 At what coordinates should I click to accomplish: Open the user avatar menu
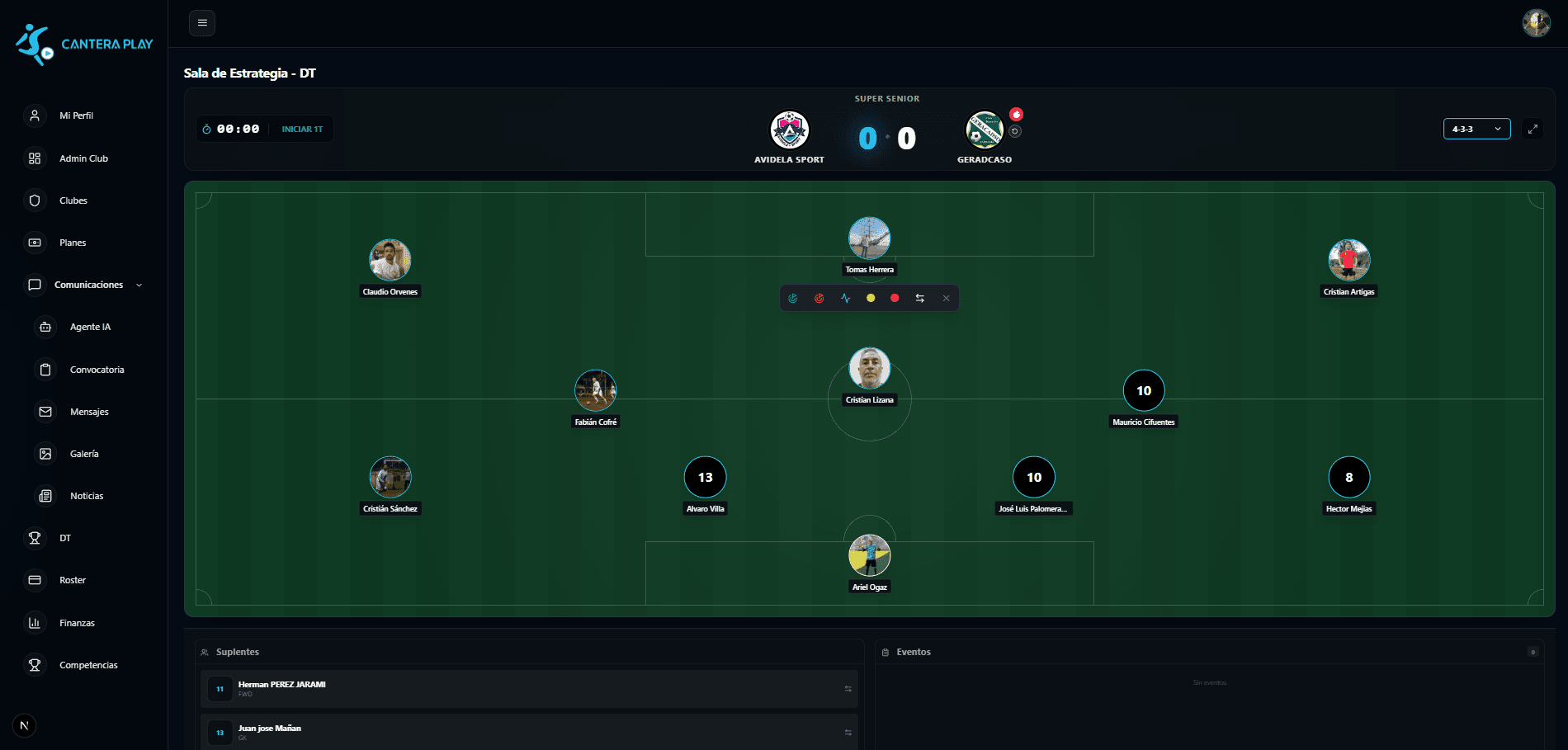(1536, 23)
